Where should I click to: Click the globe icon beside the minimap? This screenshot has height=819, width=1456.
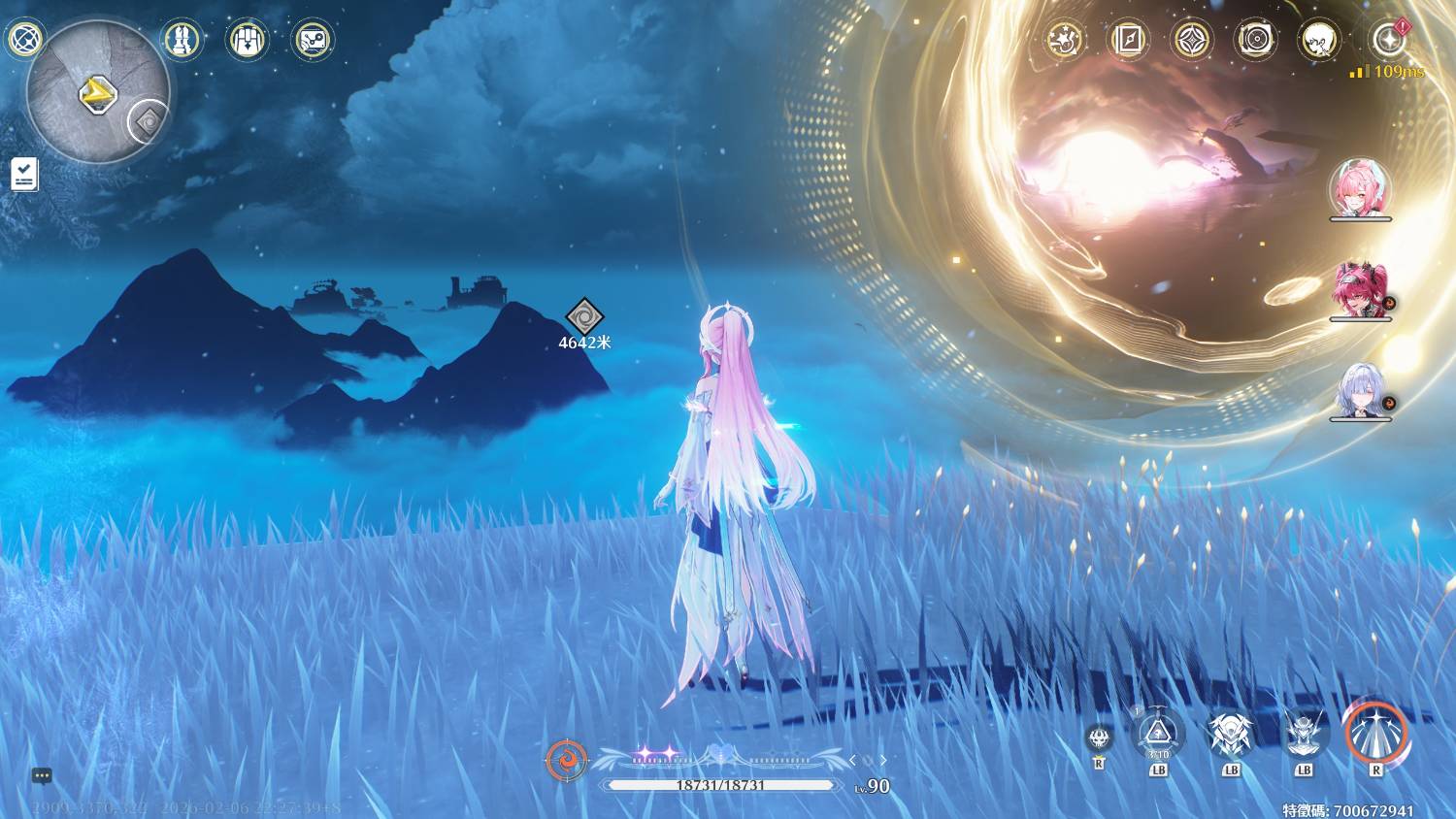click(x=23, y=40)
